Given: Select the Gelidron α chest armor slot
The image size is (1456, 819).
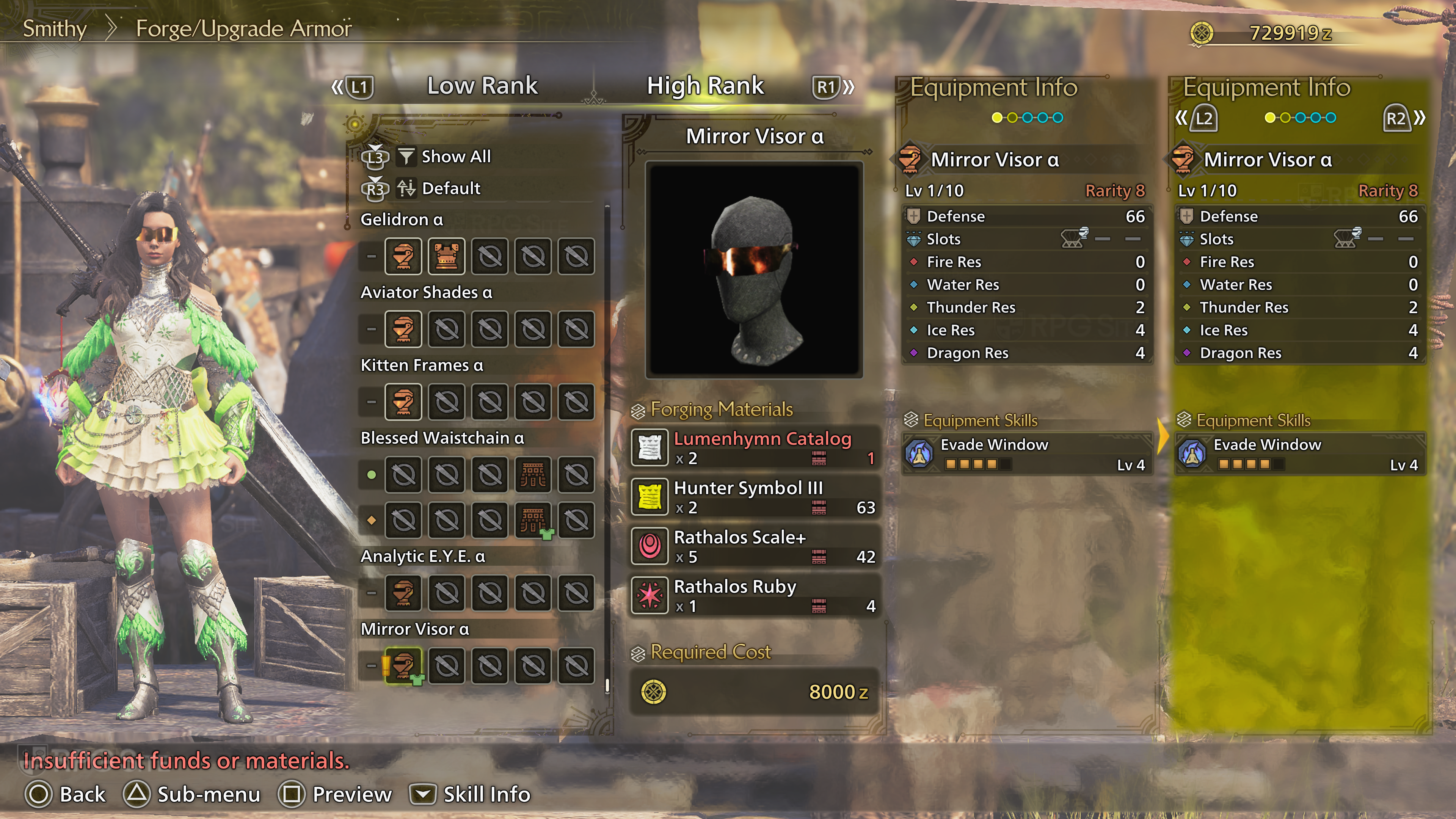Looking at the screenshot, I should point(447,257).
